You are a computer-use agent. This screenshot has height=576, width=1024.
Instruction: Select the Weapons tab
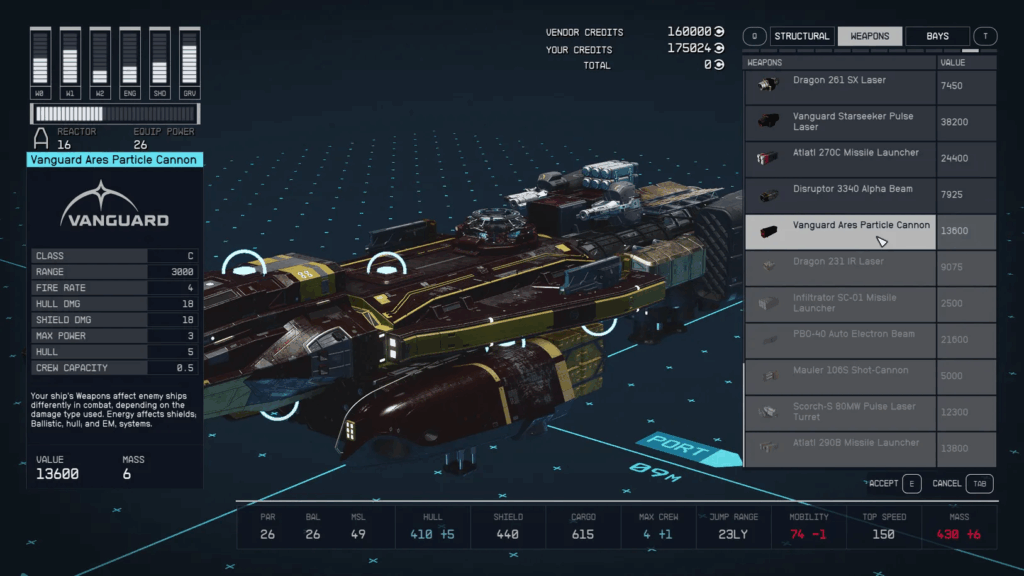tap(869, 37)
